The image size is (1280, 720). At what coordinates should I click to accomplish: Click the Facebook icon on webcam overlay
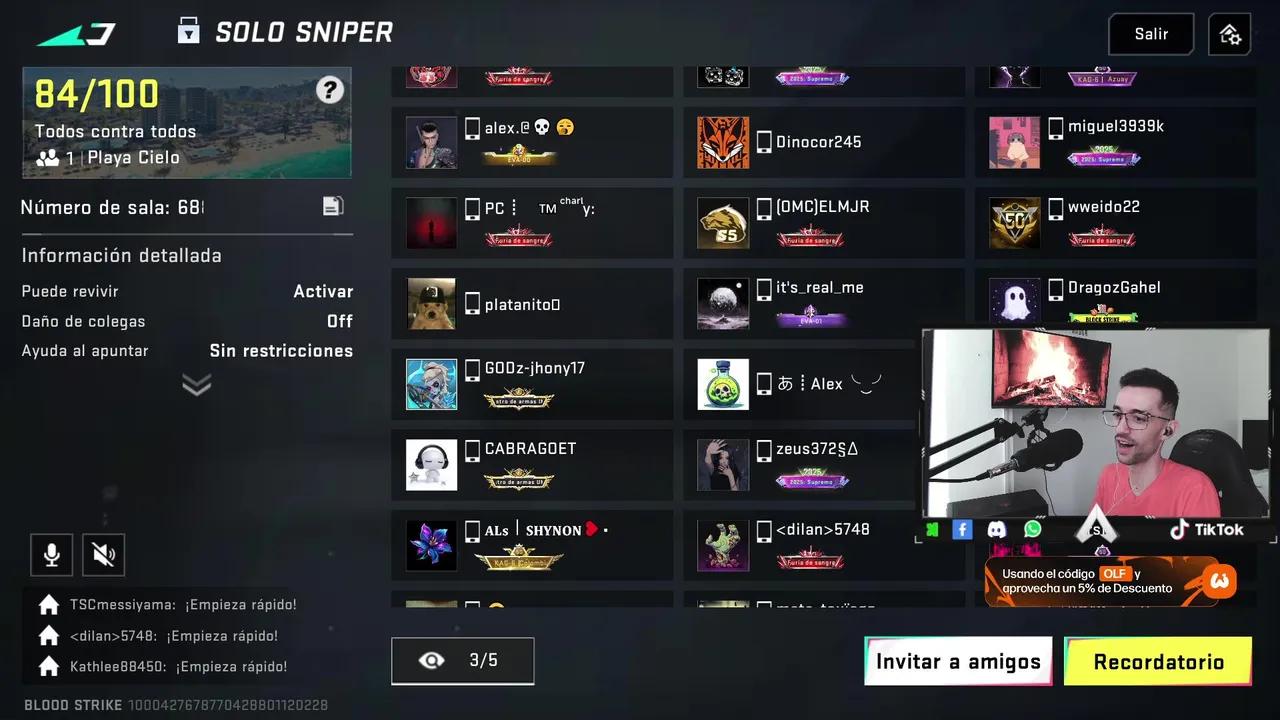(x=961, y=529)
